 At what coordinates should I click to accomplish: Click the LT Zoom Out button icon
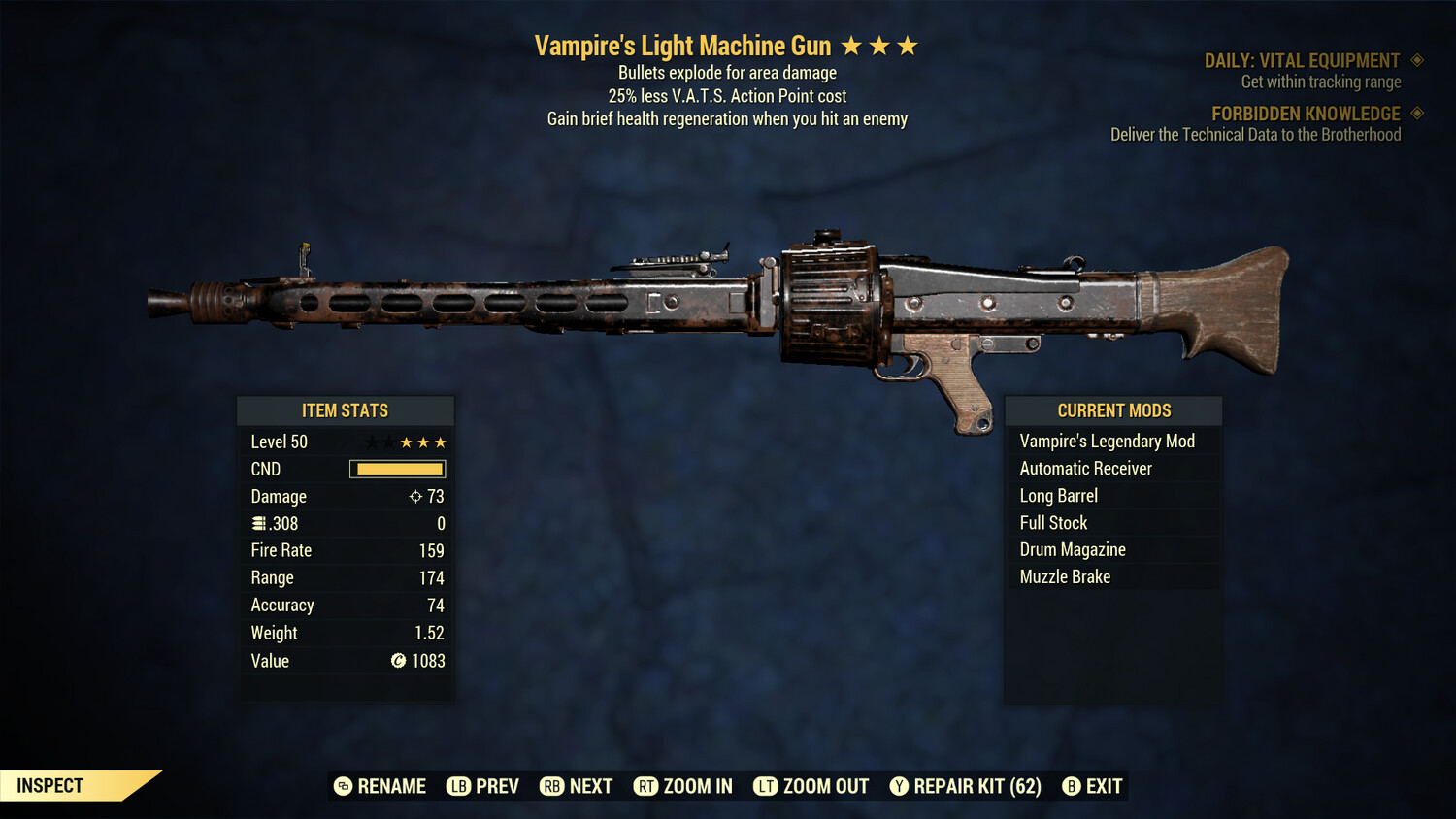pyautogui.click(x=766, y=786)
